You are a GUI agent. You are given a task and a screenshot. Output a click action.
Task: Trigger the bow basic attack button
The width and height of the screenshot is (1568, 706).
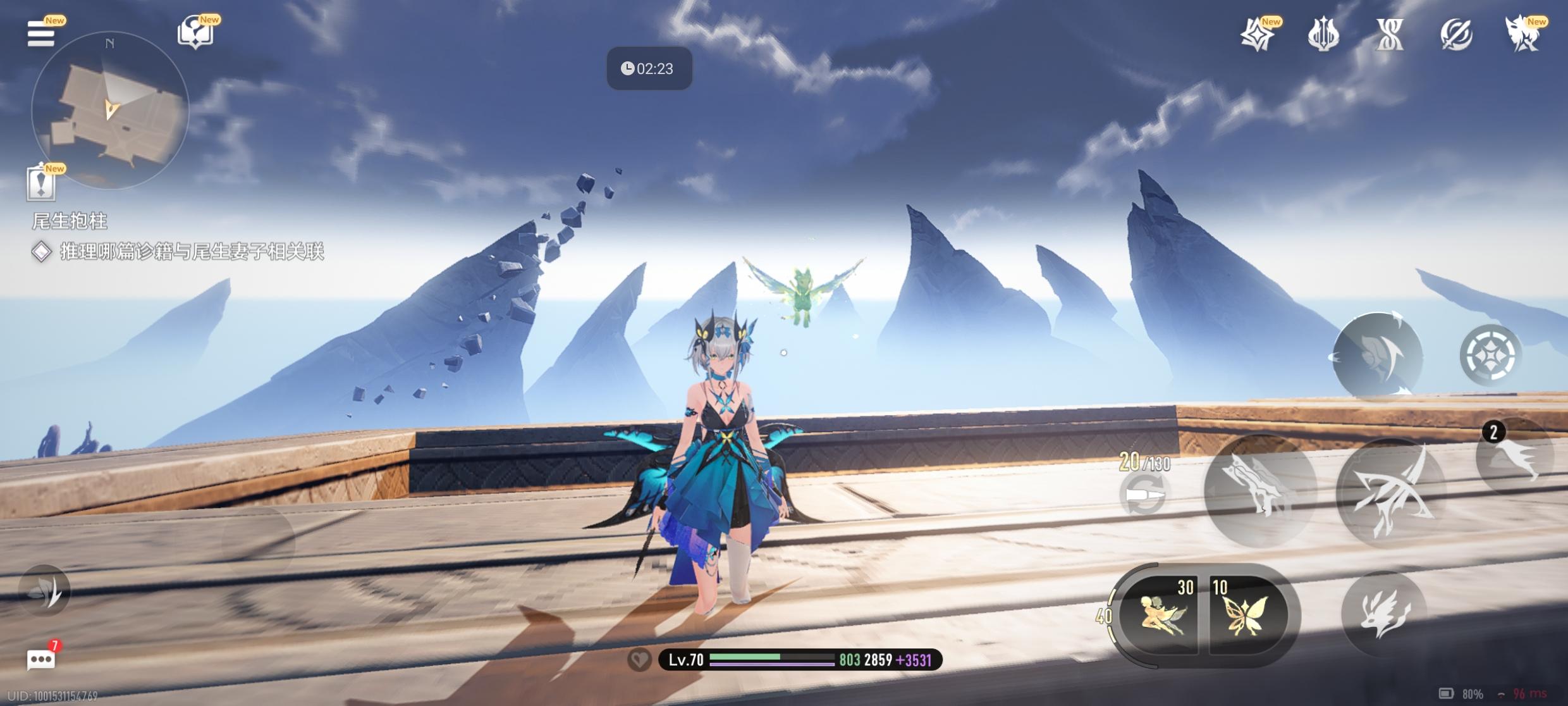[x=1392, y=493]
